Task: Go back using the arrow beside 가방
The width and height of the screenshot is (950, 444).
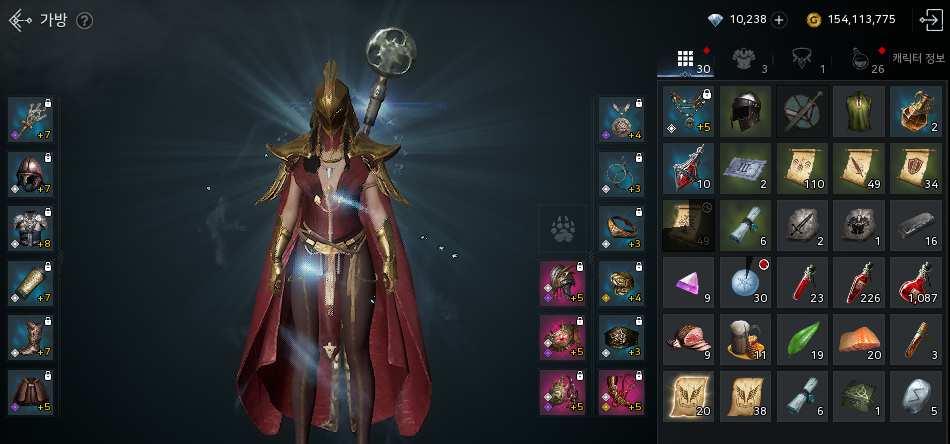Action: click(x=20, y=21)
